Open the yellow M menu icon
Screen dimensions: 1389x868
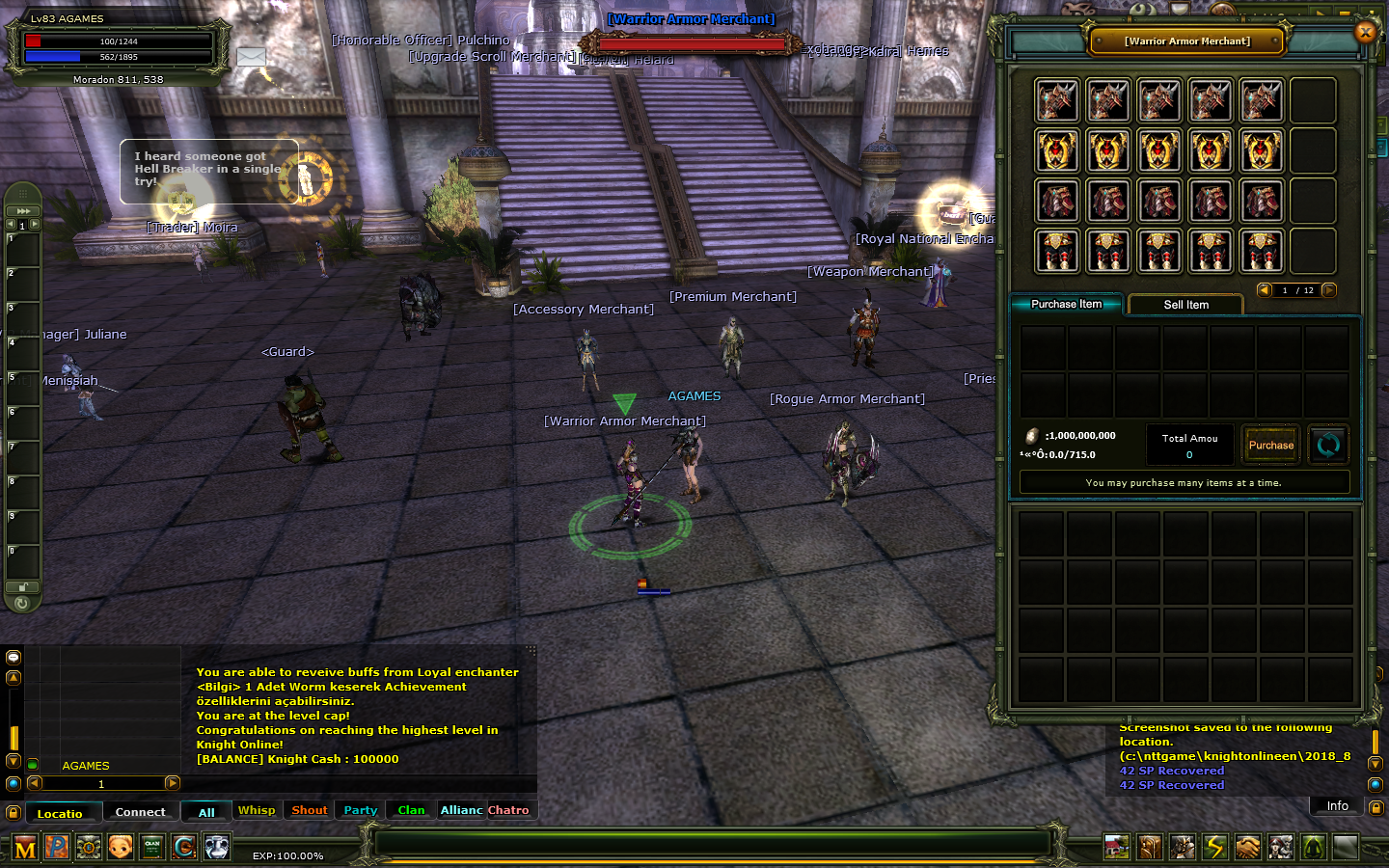25,848
